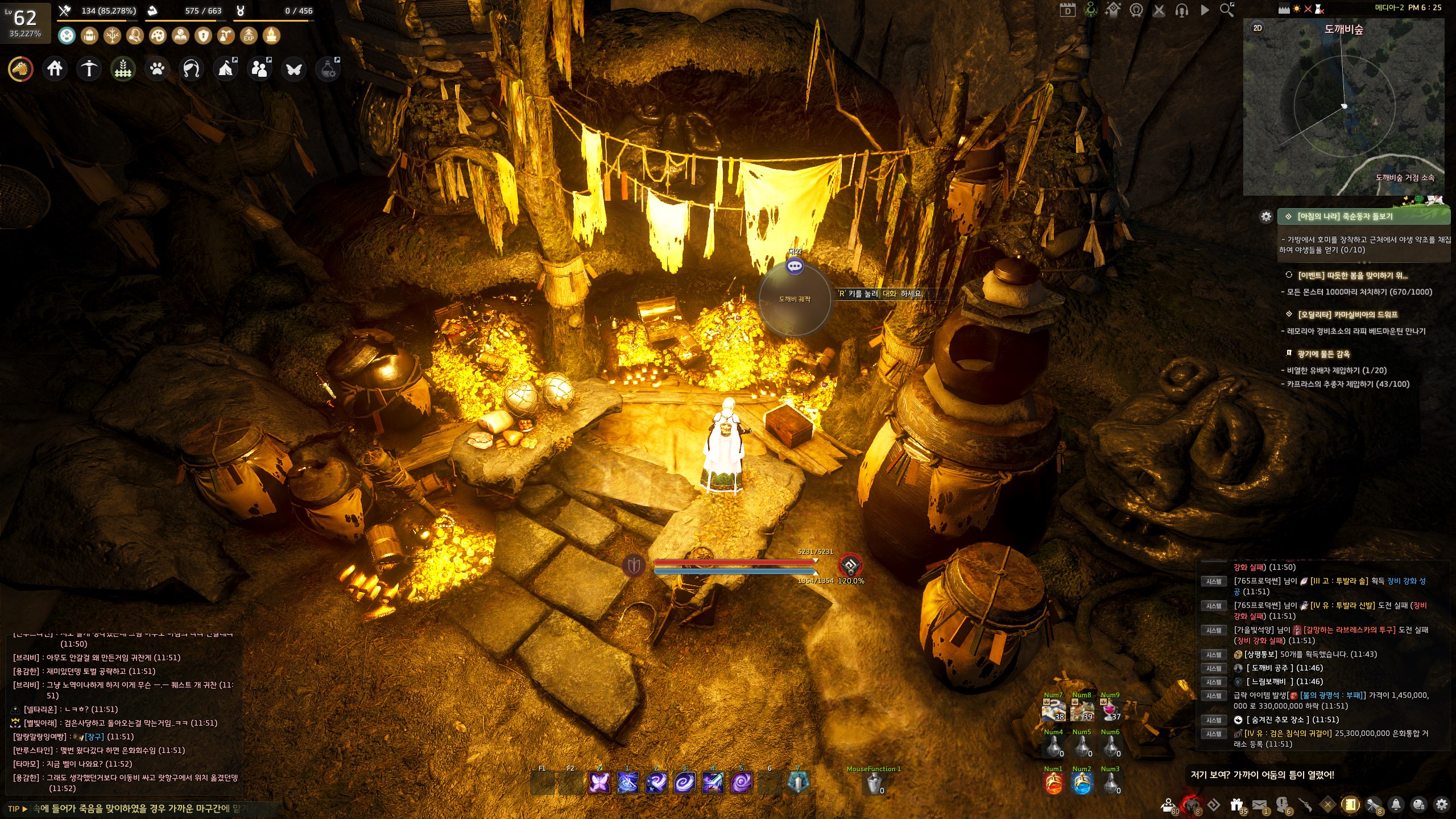Open the calendar D icon

pos(1067,10)
